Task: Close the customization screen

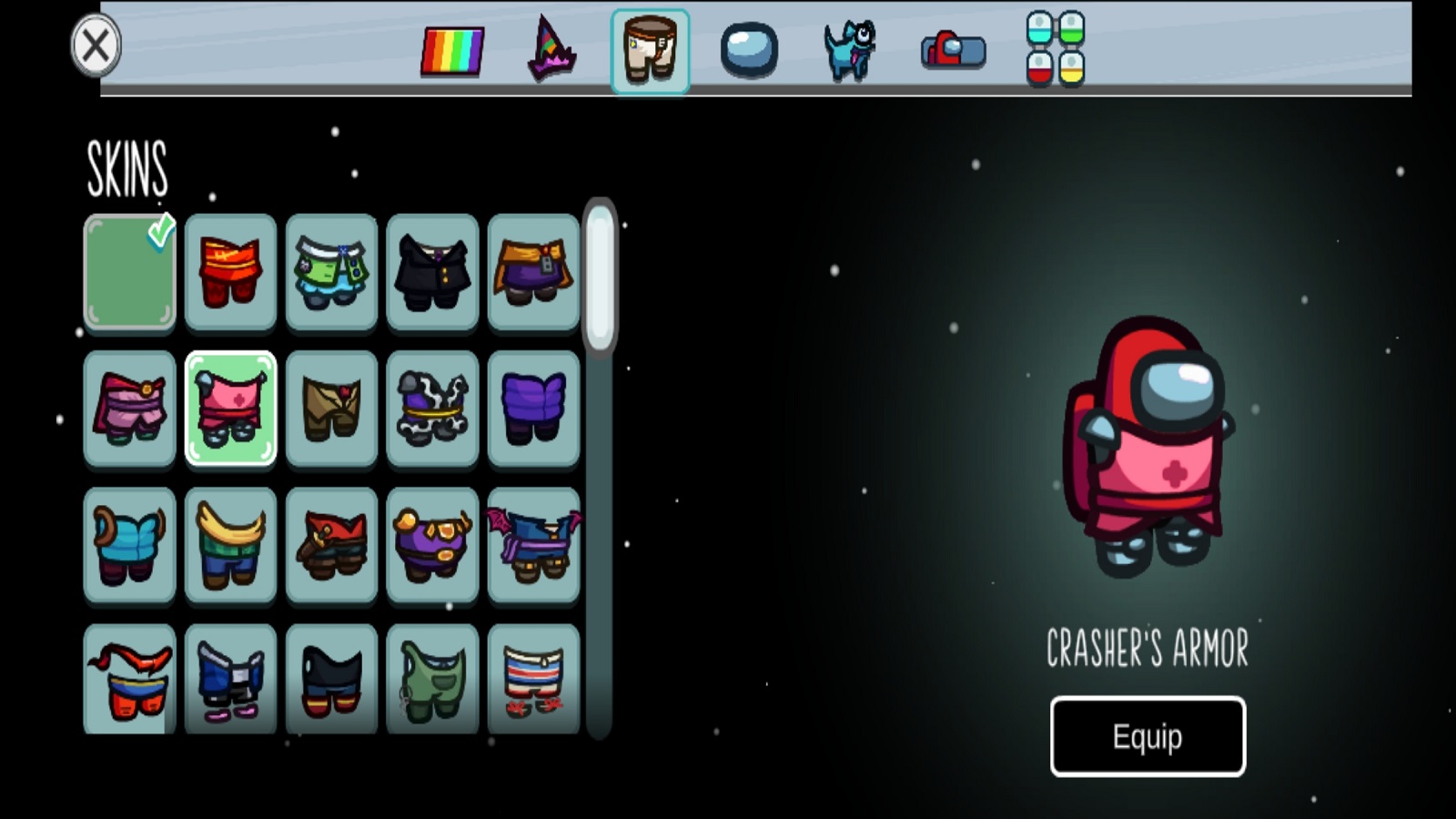Action: click(96, 45)
